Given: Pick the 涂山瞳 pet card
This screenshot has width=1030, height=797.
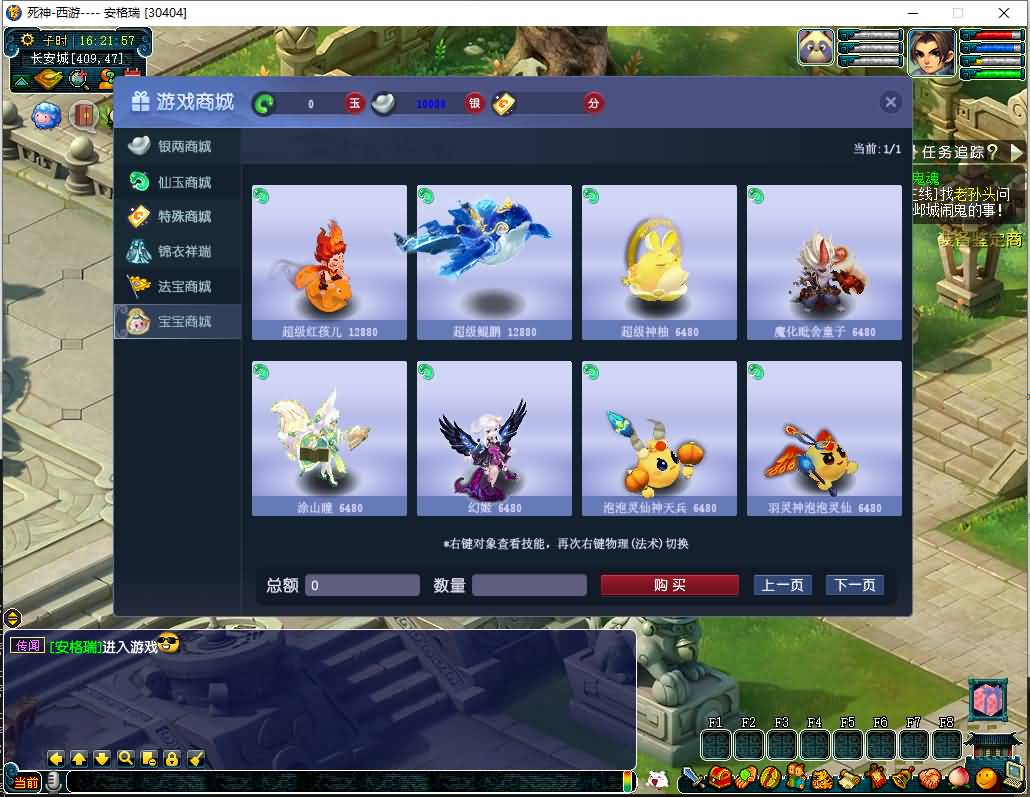Looking at the screenshot, I should 329,438.
